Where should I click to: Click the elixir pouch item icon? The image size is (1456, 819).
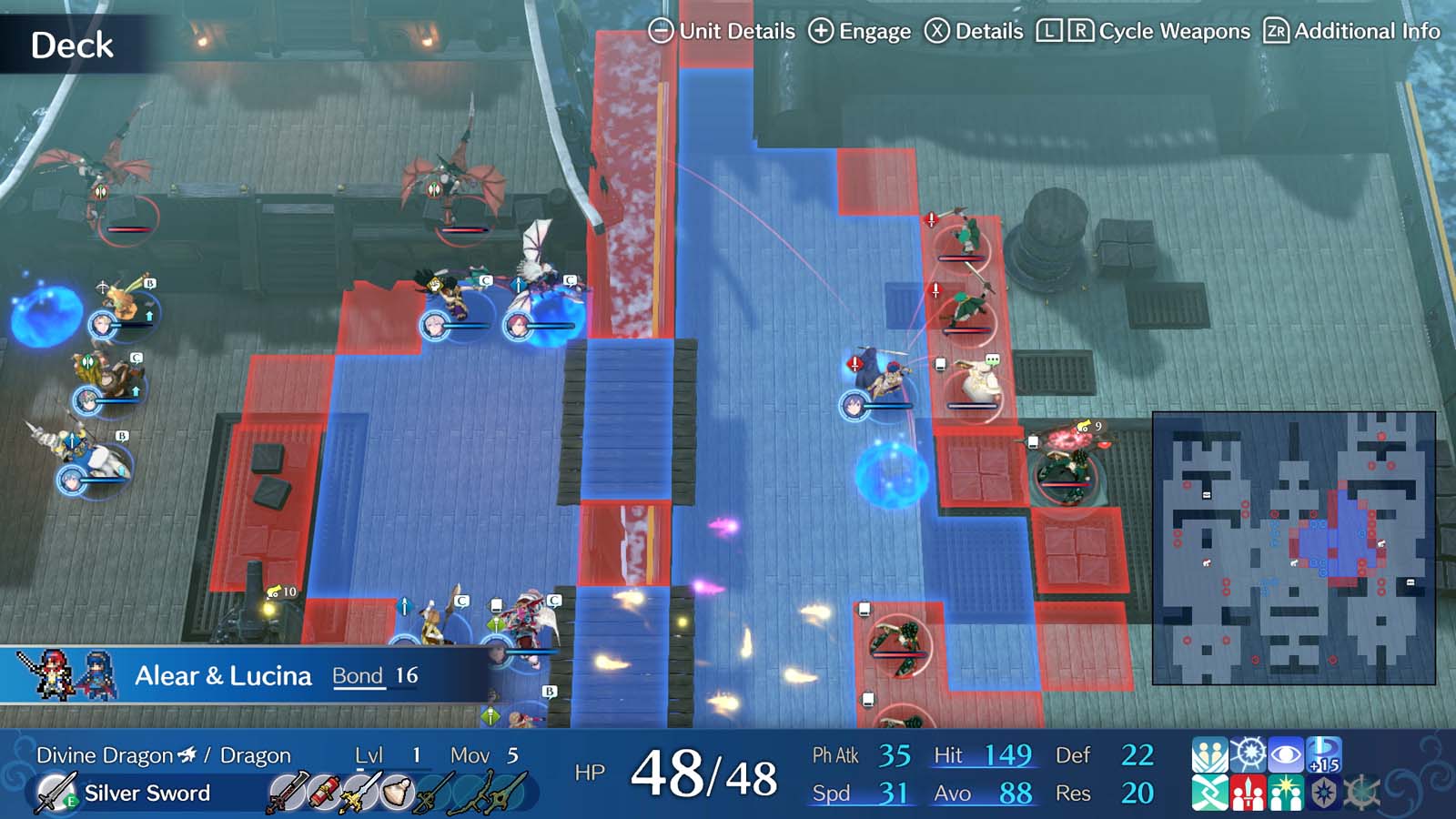(398, 790)
